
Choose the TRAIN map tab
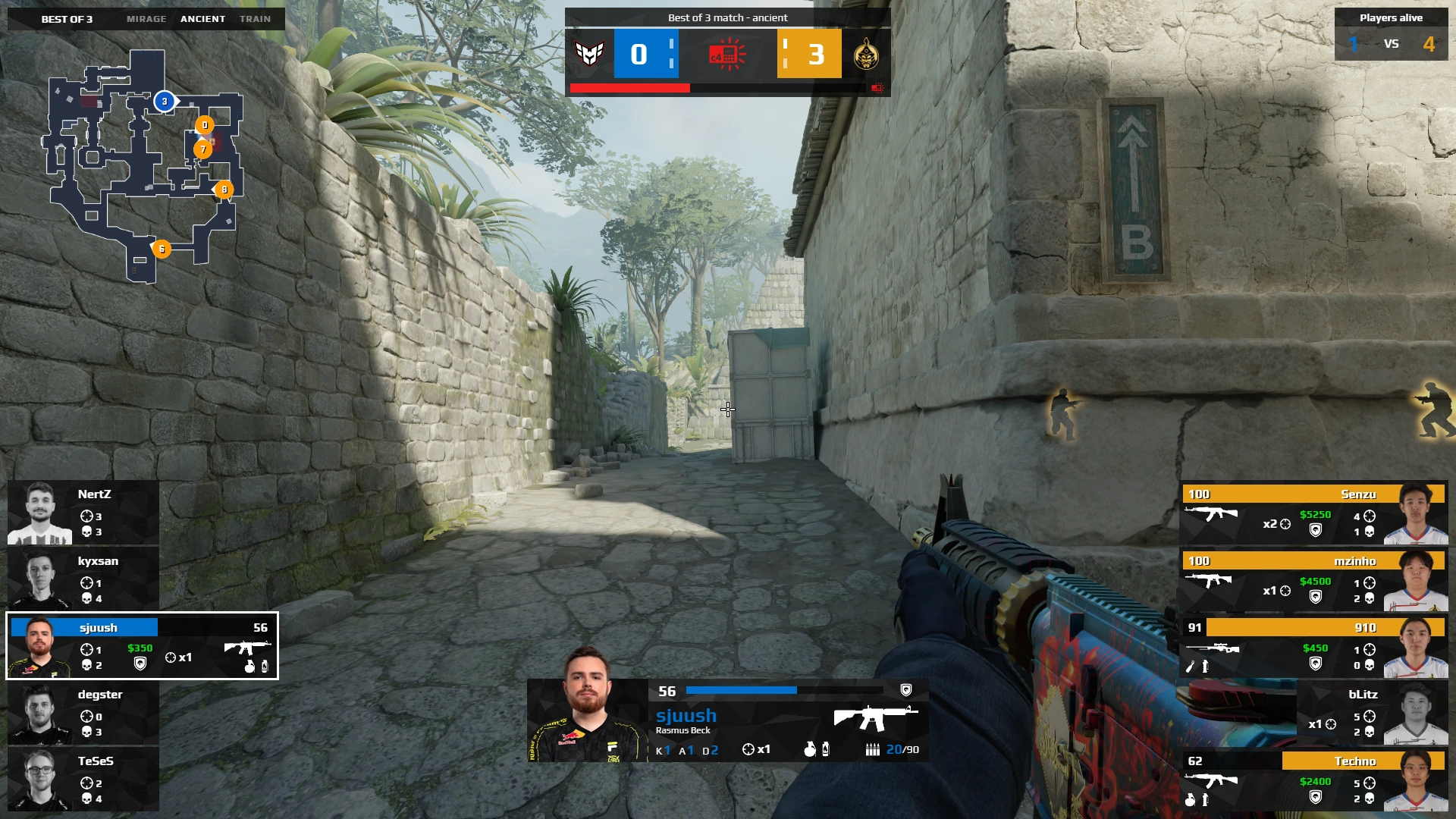(255, 19)
